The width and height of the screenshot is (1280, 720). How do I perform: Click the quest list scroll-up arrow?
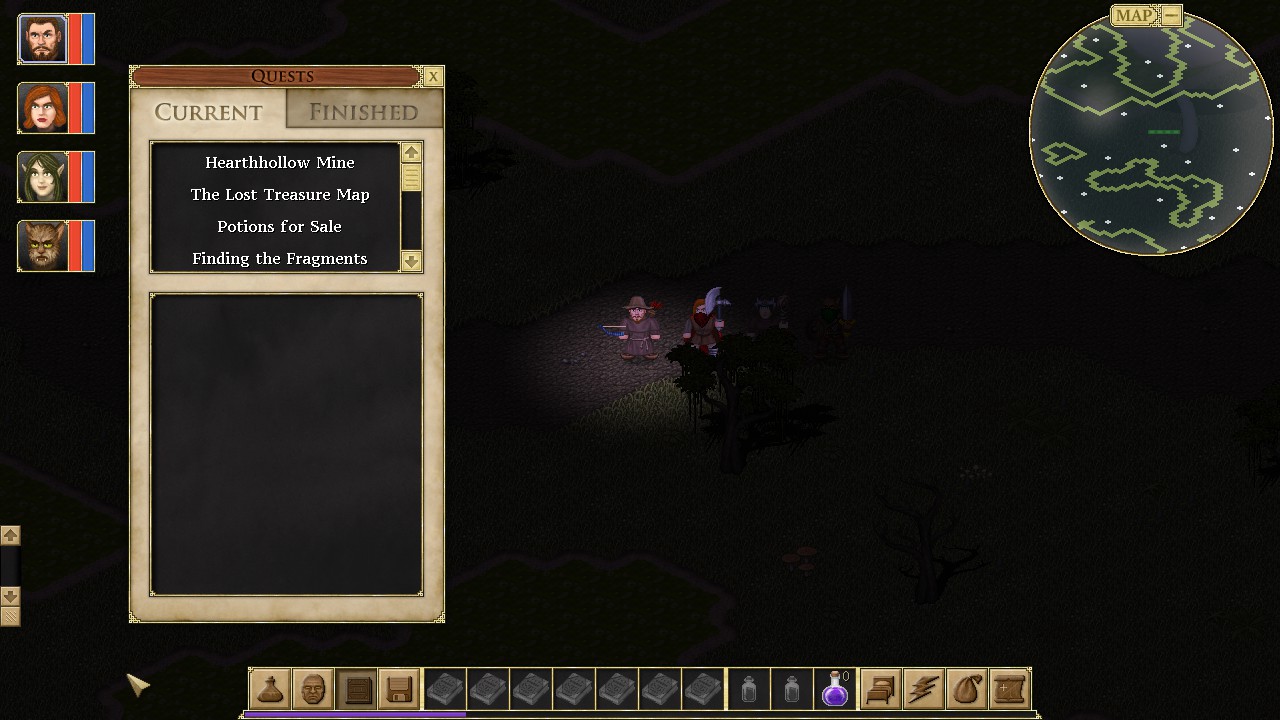(411, 152)
